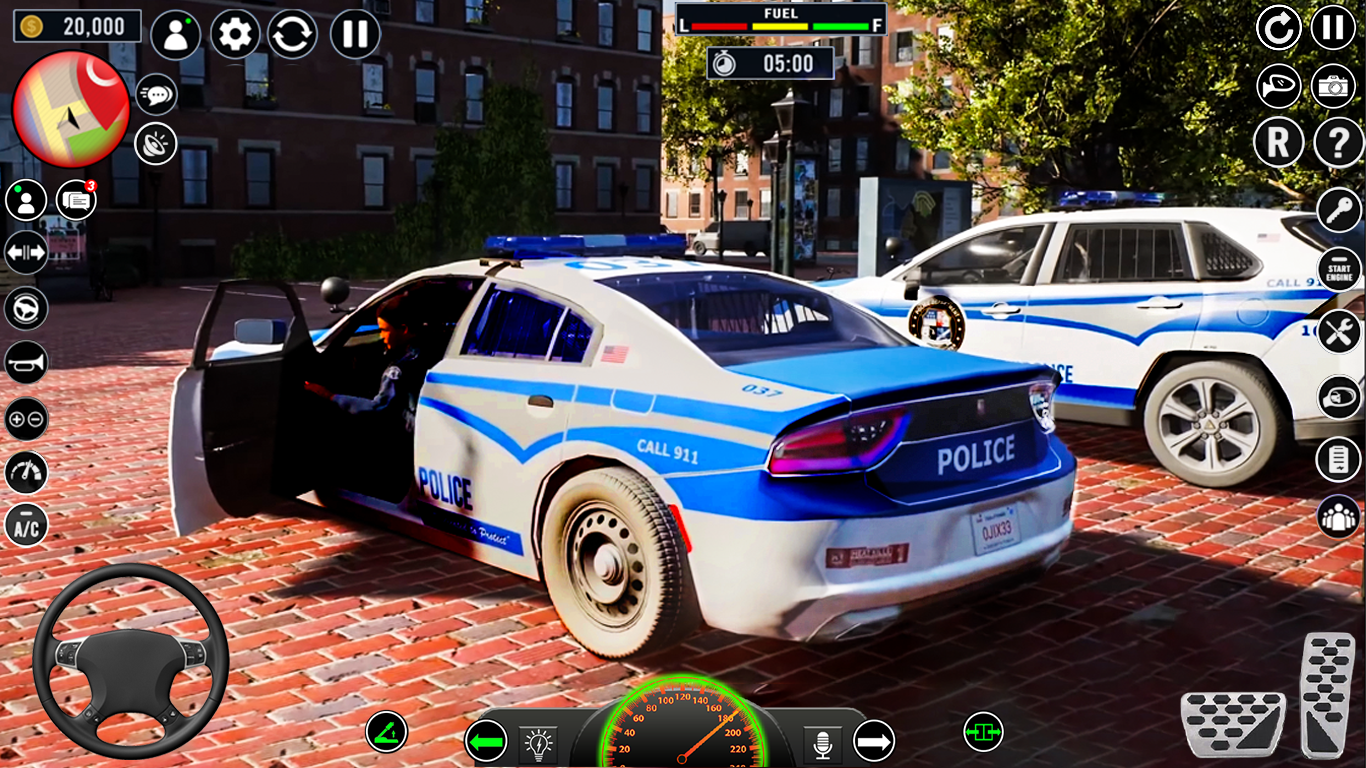Viewport: 1366px width, 768px height.
Task: Click the plus-minus zoom button
Action: click(x=26, y=419)
